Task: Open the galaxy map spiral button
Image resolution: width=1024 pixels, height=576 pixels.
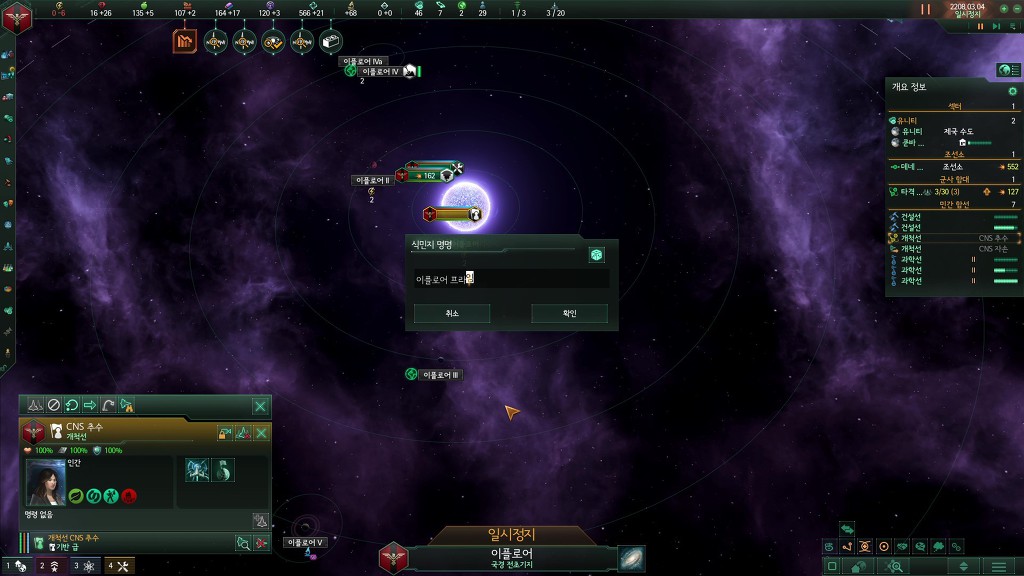Action: coord(631,558)
